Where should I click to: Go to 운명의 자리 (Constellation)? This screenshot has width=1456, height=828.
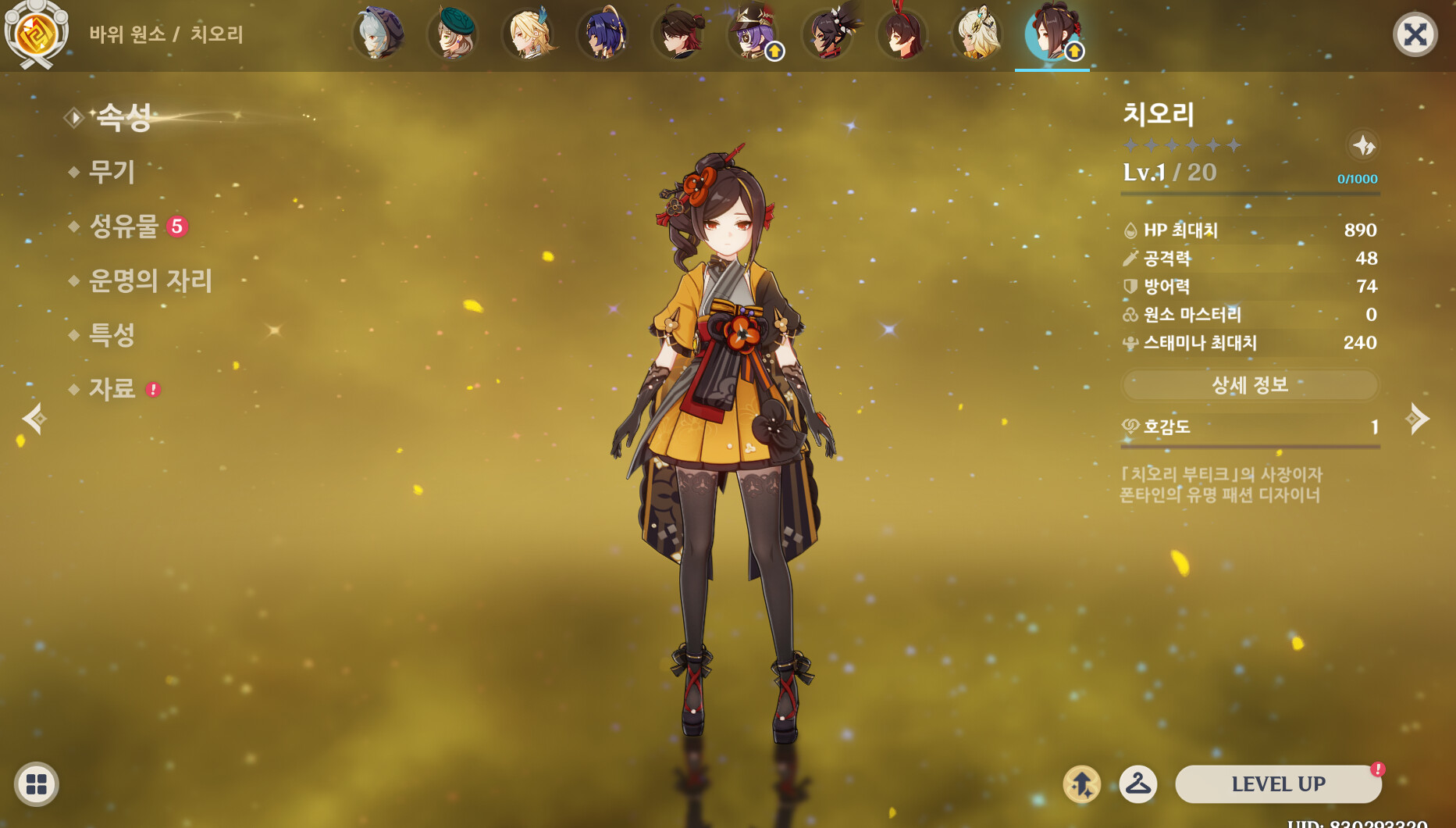tap(150, 280)
